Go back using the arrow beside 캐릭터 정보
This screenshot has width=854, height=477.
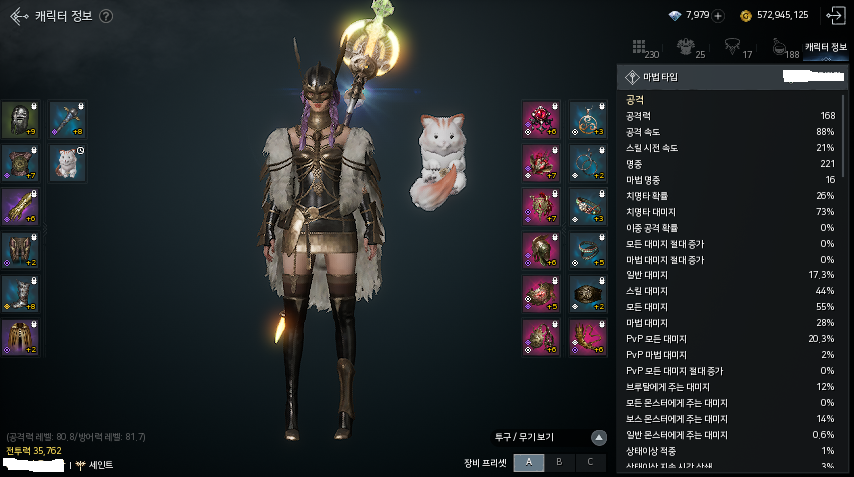(x=18, y=16)
